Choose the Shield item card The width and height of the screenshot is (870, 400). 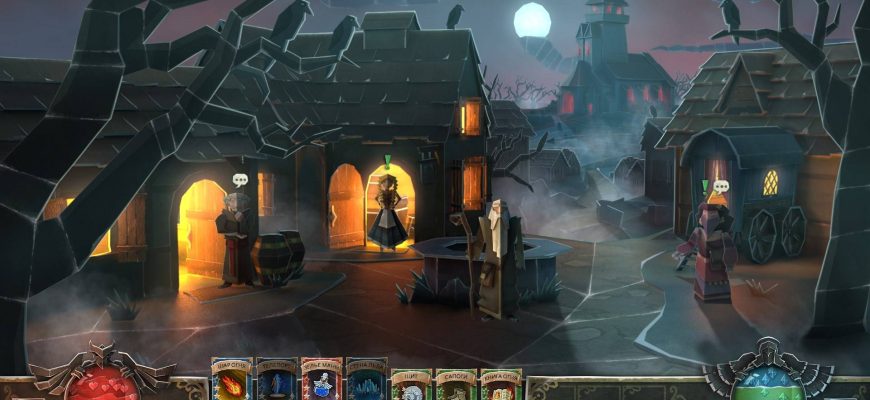pos(410,385)
